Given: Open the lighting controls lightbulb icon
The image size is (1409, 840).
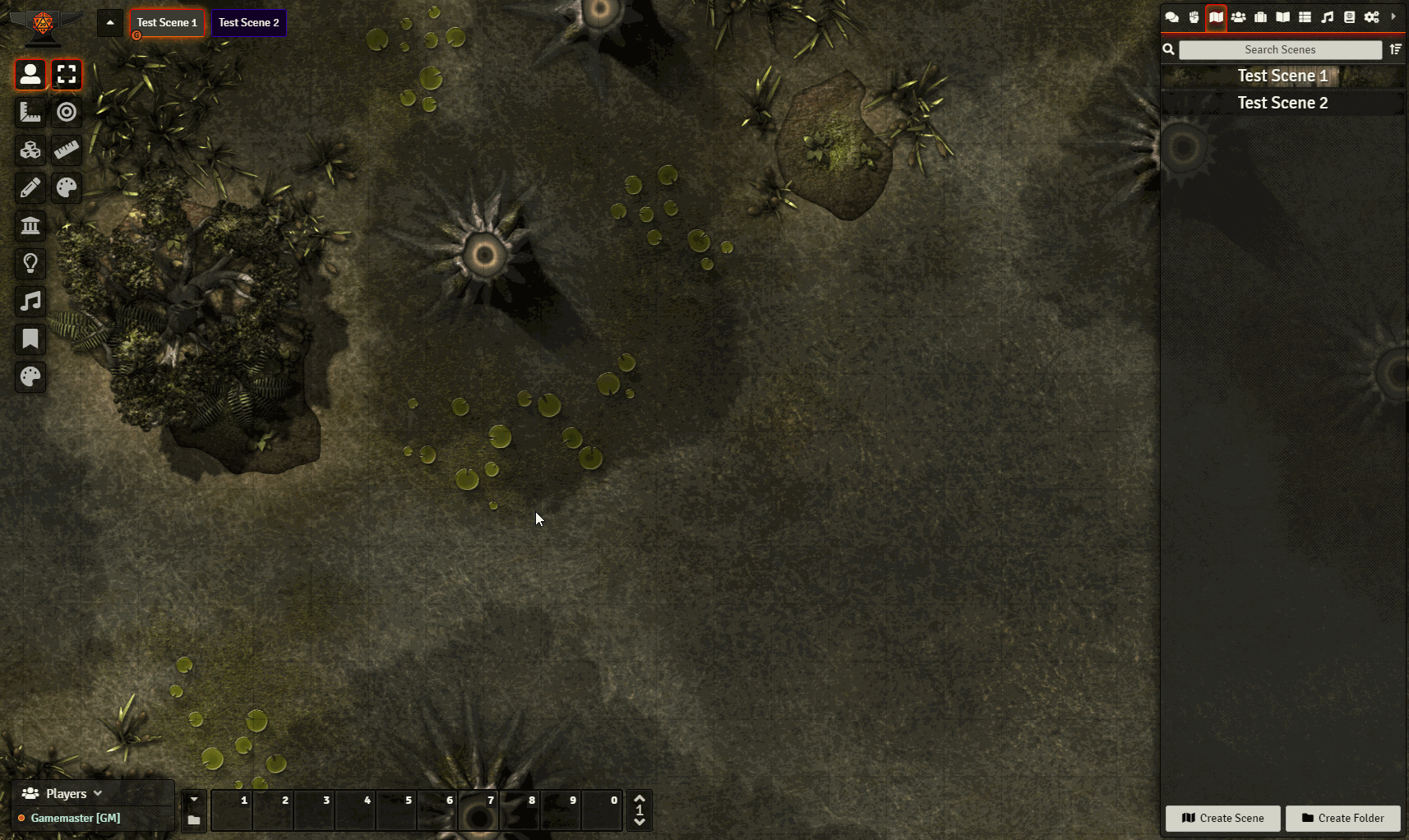Looking at the screenshot, I should (x=30, y=264).
